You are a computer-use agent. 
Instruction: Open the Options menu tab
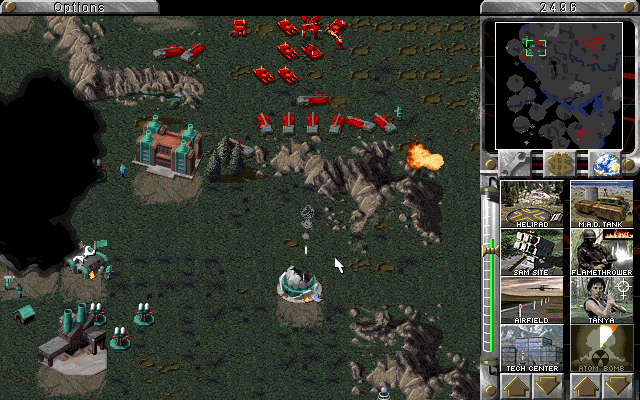78,7
